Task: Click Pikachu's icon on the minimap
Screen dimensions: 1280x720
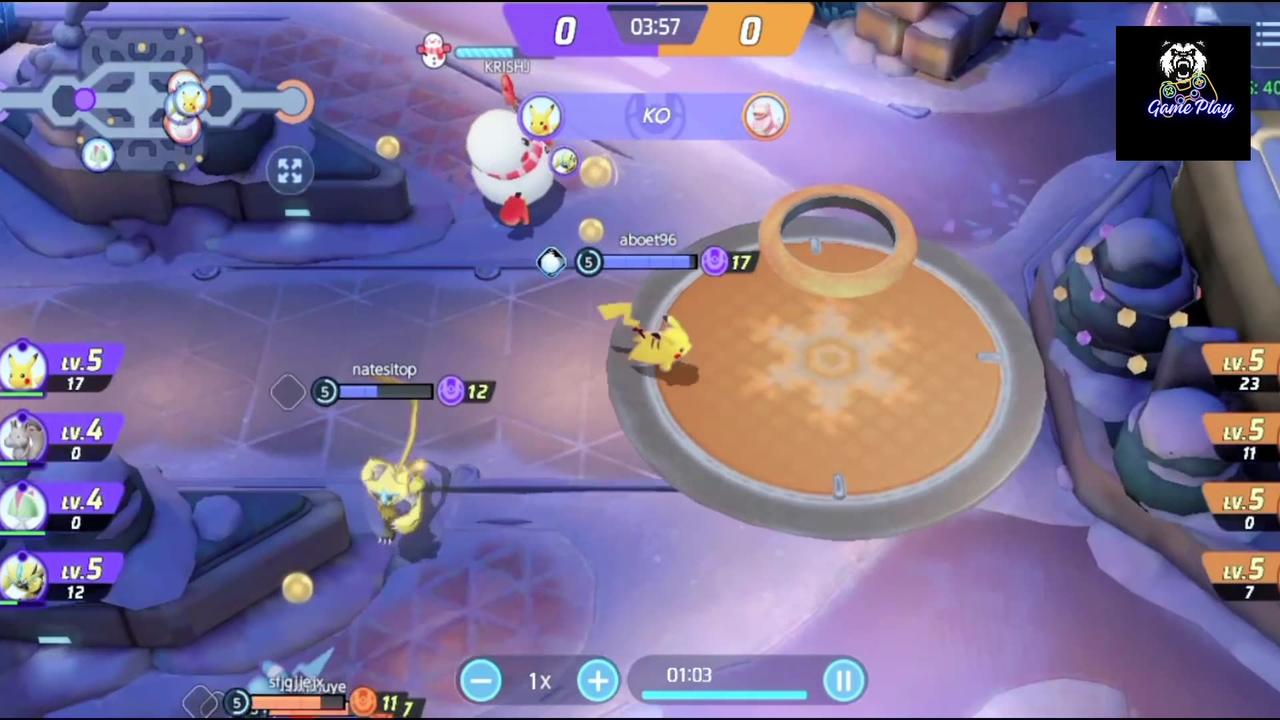Action: tap(189, 100)
